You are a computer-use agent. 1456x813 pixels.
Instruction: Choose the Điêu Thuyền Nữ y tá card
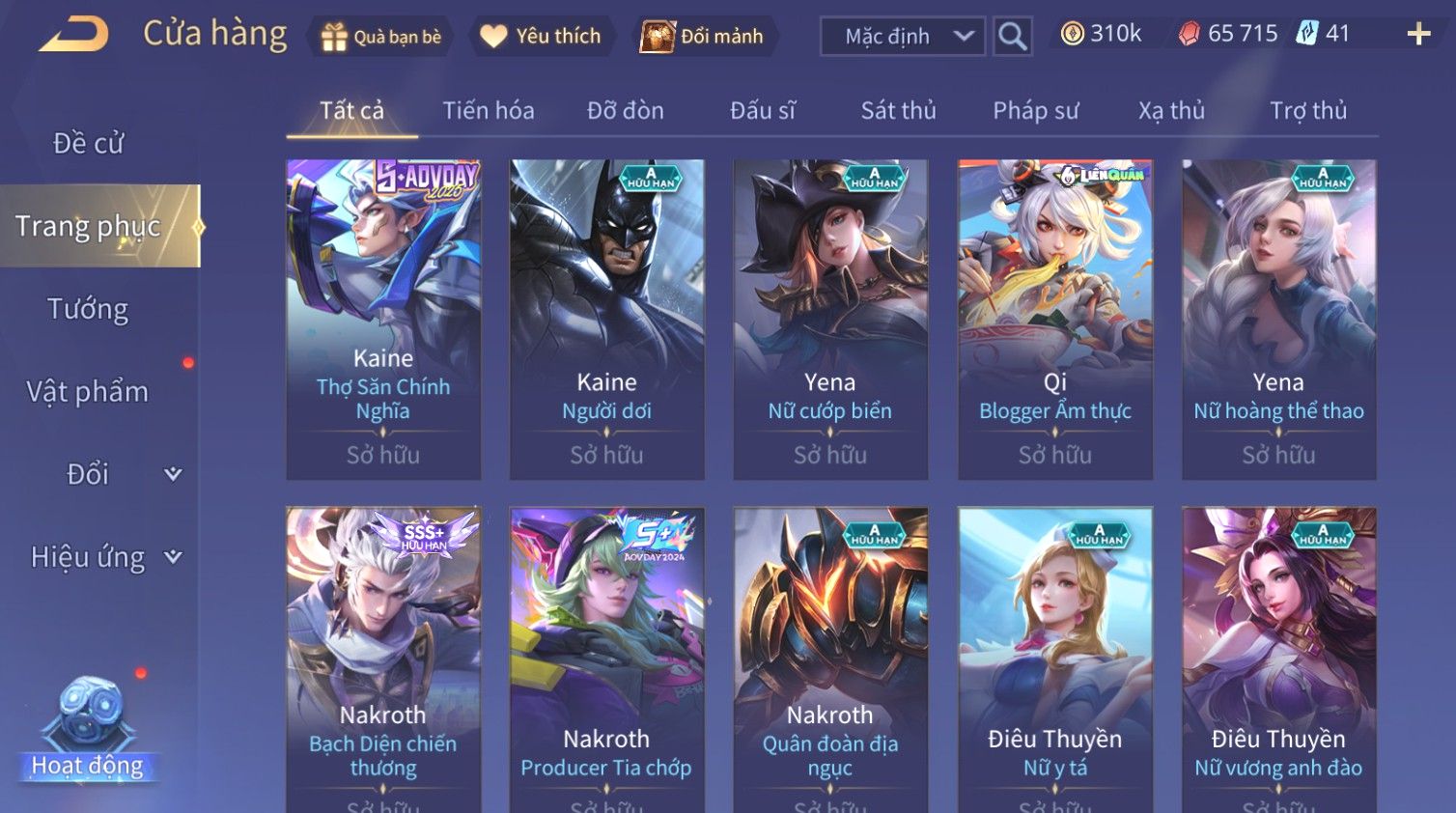1054,657
